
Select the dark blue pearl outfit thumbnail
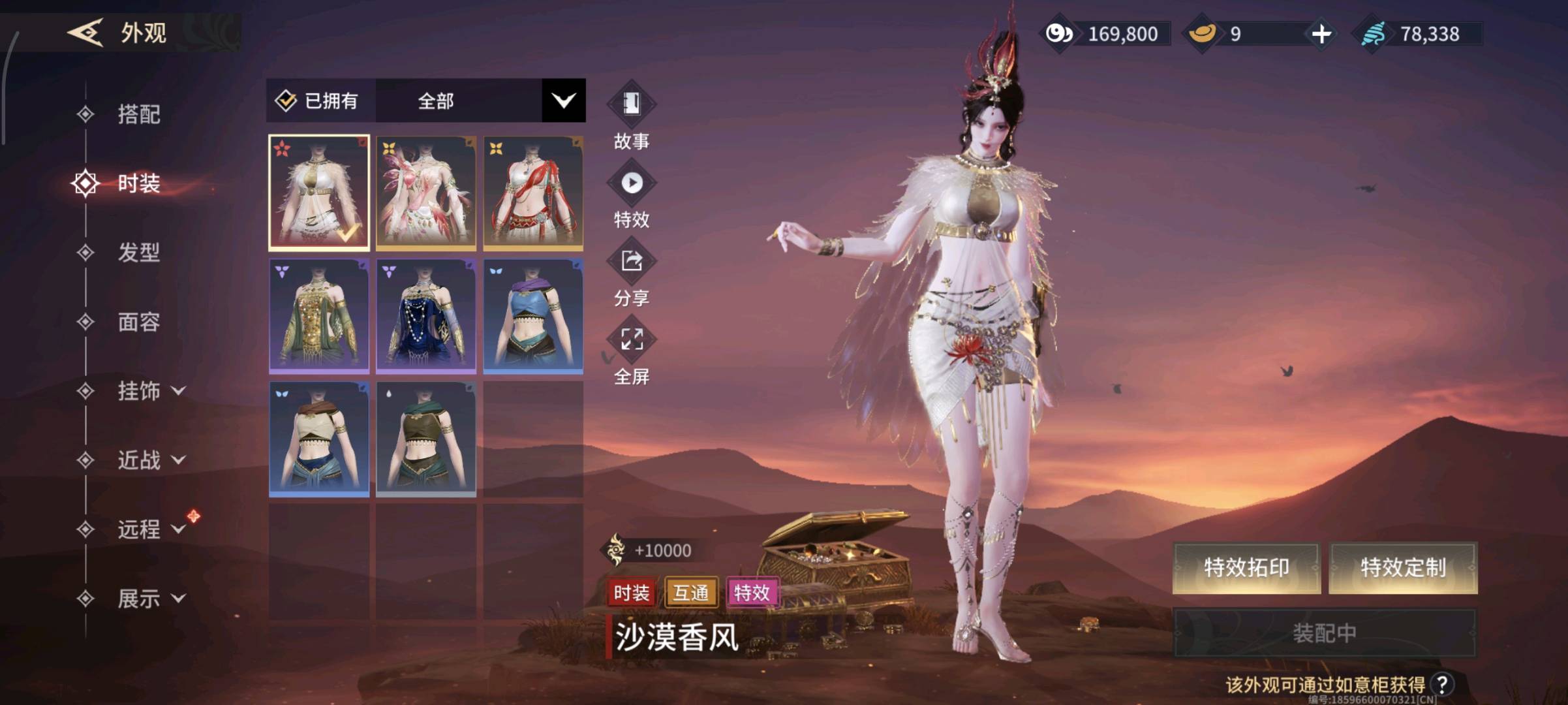point(426,316)
